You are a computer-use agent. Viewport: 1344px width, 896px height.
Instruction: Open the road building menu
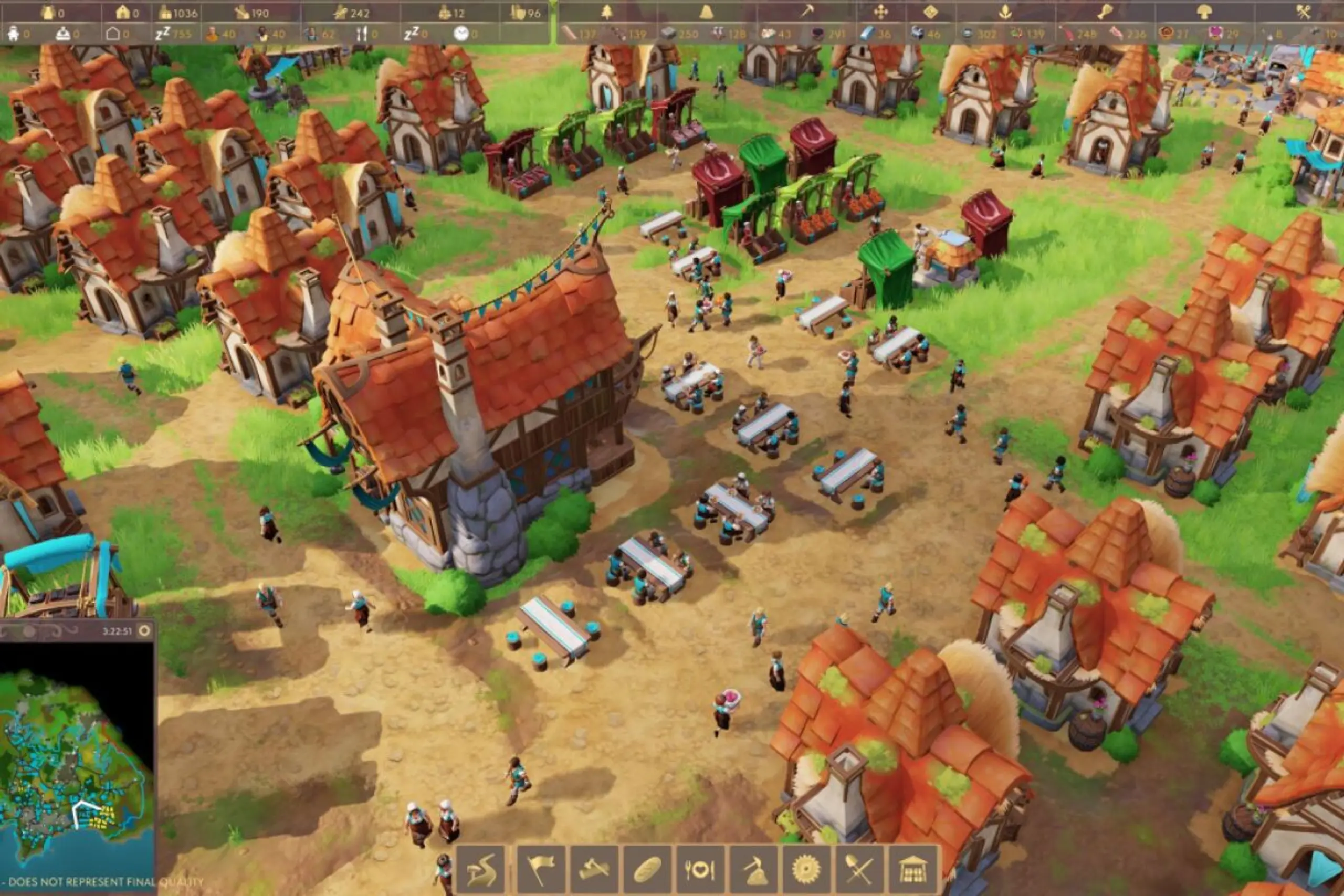click(481, 870)
